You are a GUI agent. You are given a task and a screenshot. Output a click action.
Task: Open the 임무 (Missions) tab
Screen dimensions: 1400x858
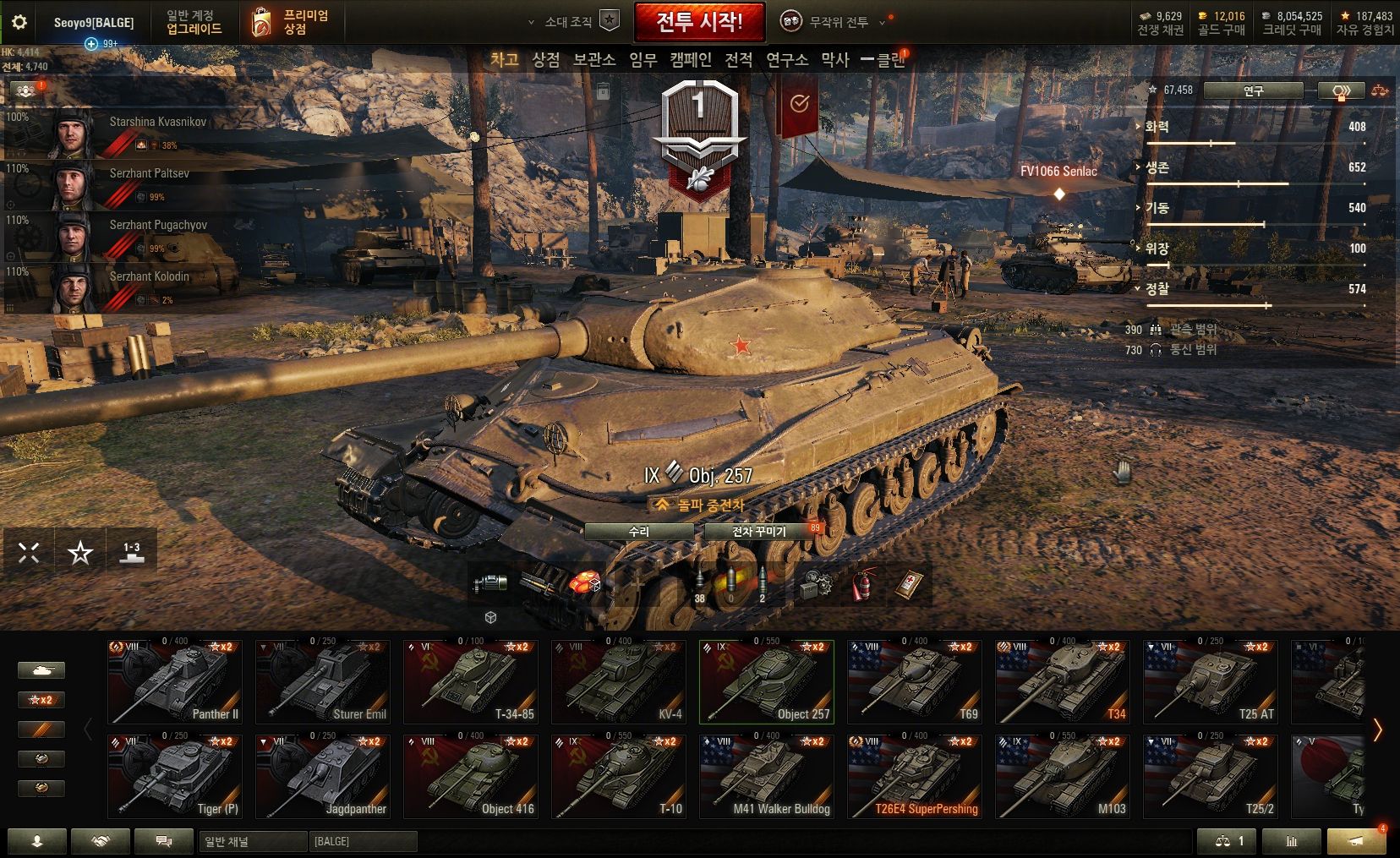pos(643,60)
